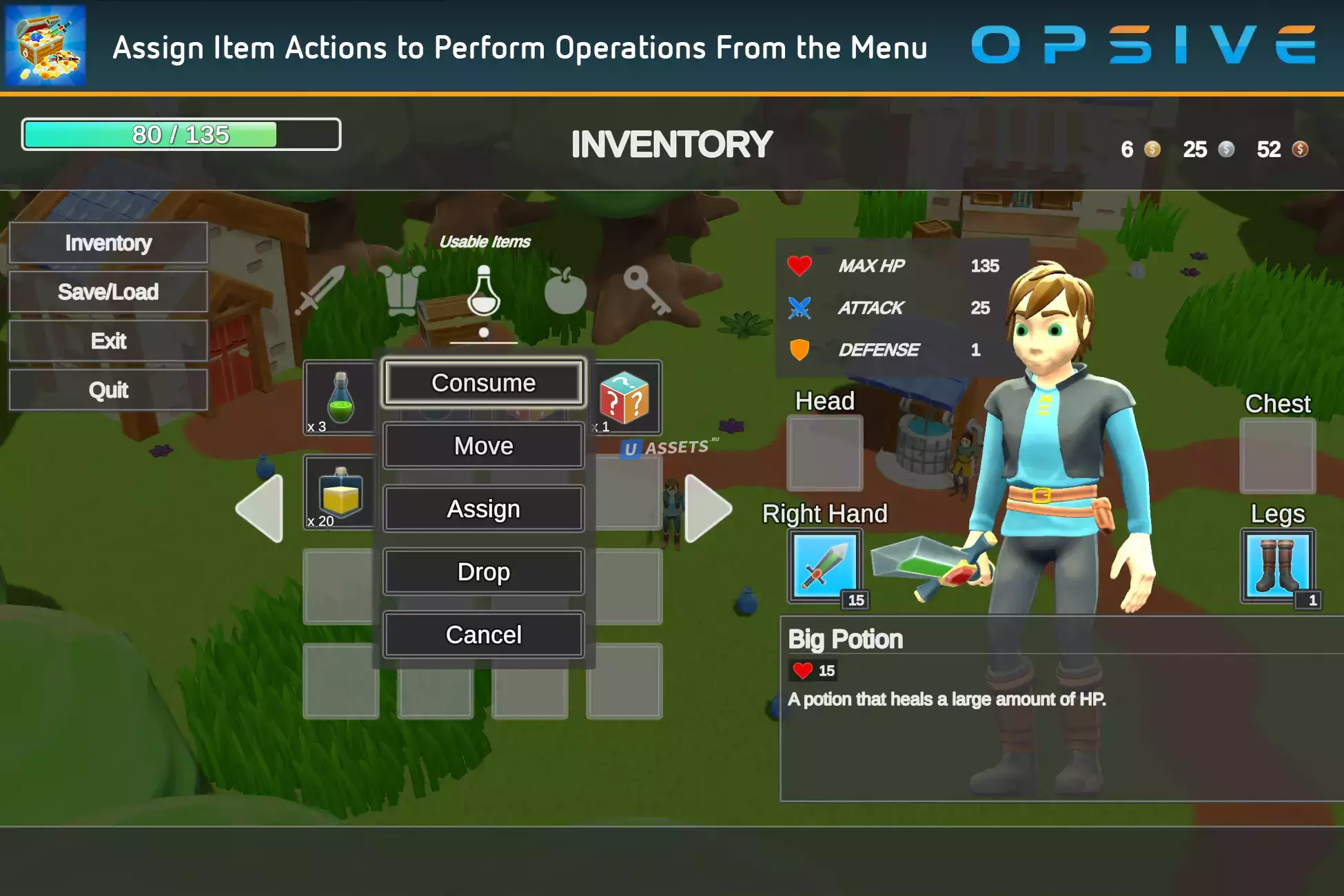Open the Save/Load menu
The height and width of the screenshot is (896, 1344).
108,292
